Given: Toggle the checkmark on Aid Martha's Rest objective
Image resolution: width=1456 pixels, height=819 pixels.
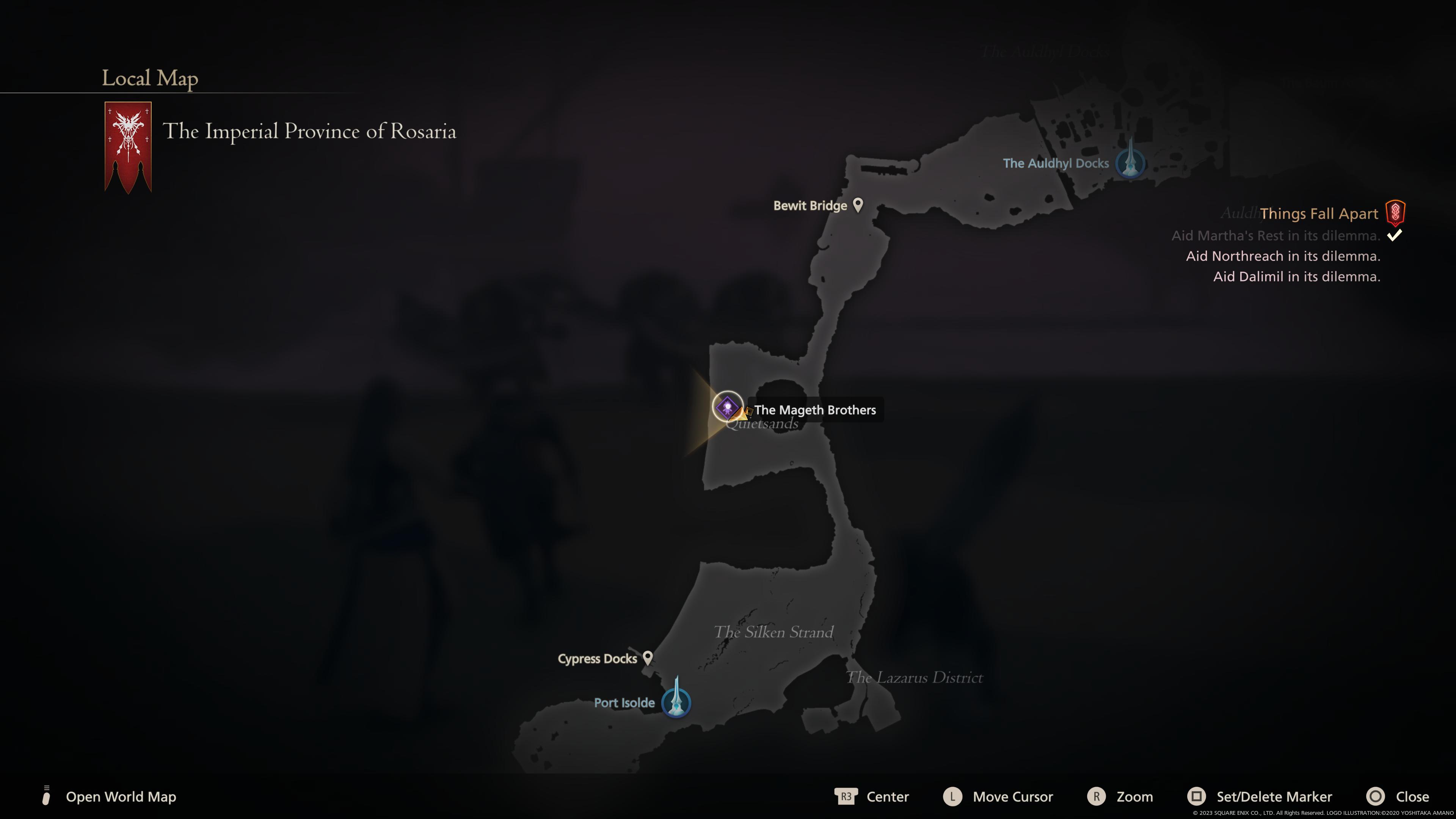Looking at the screenshot, I should pyautogui.click(x=1395, y=236).
